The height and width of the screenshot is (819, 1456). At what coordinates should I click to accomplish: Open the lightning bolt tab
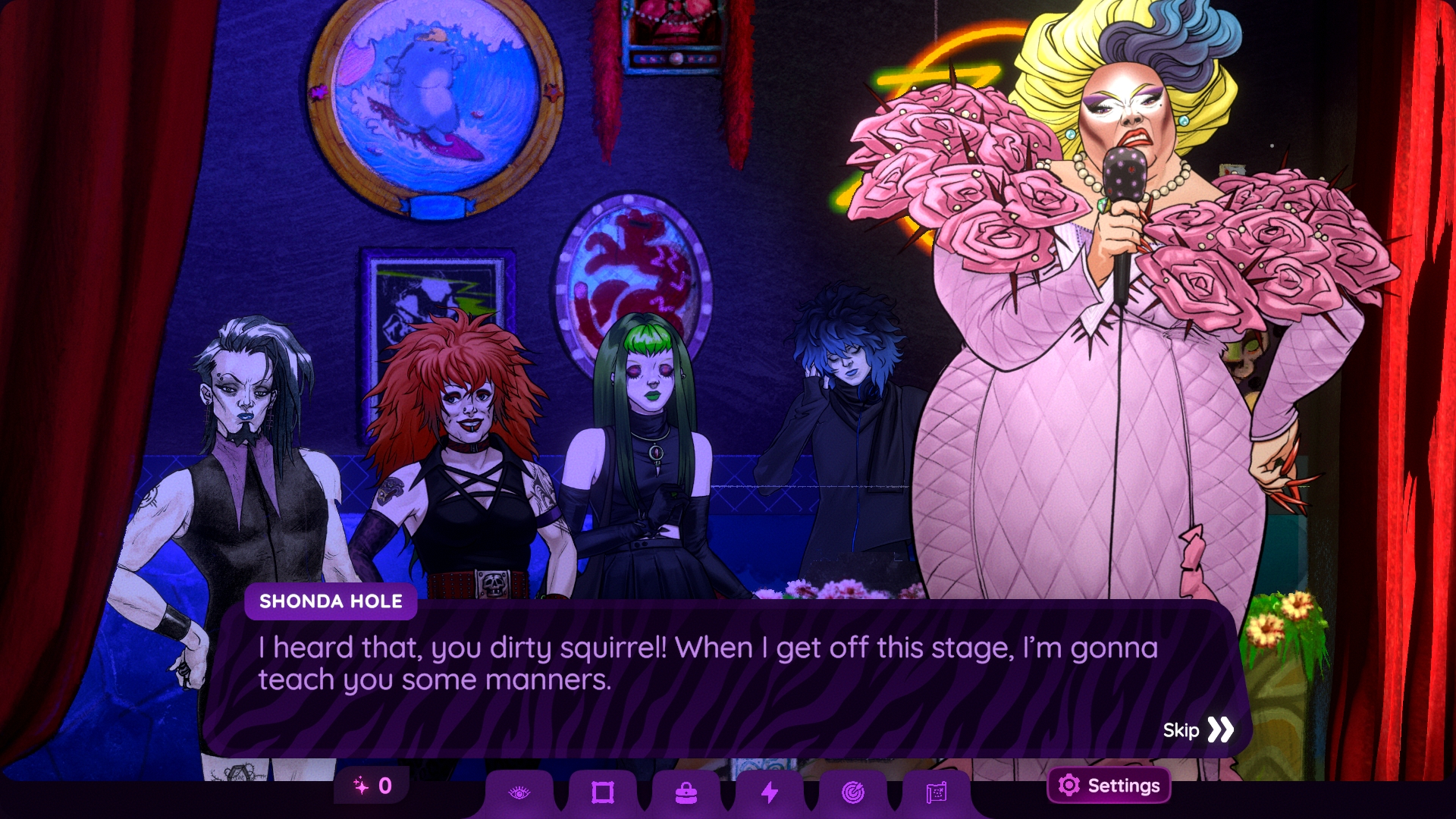point(770,793)
